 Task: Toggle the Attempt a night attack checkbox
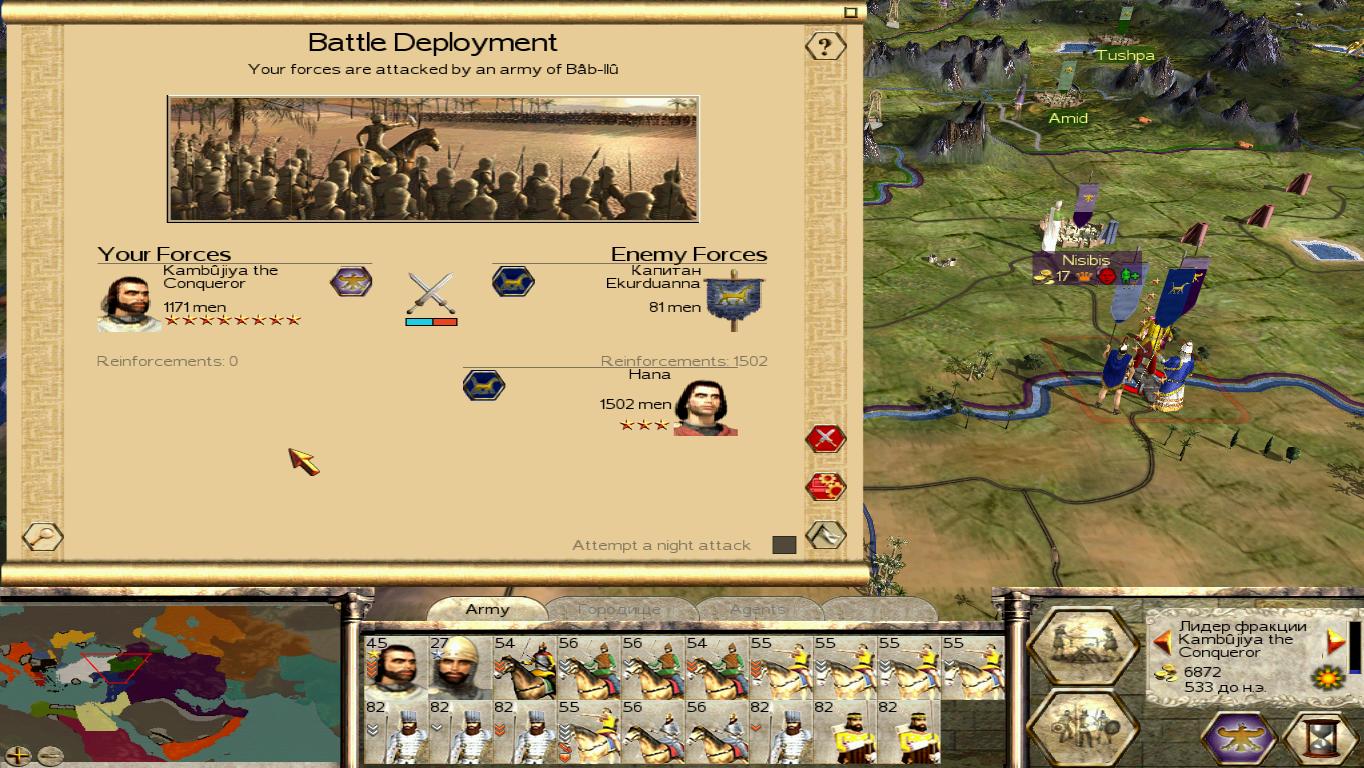click(784, 545)
